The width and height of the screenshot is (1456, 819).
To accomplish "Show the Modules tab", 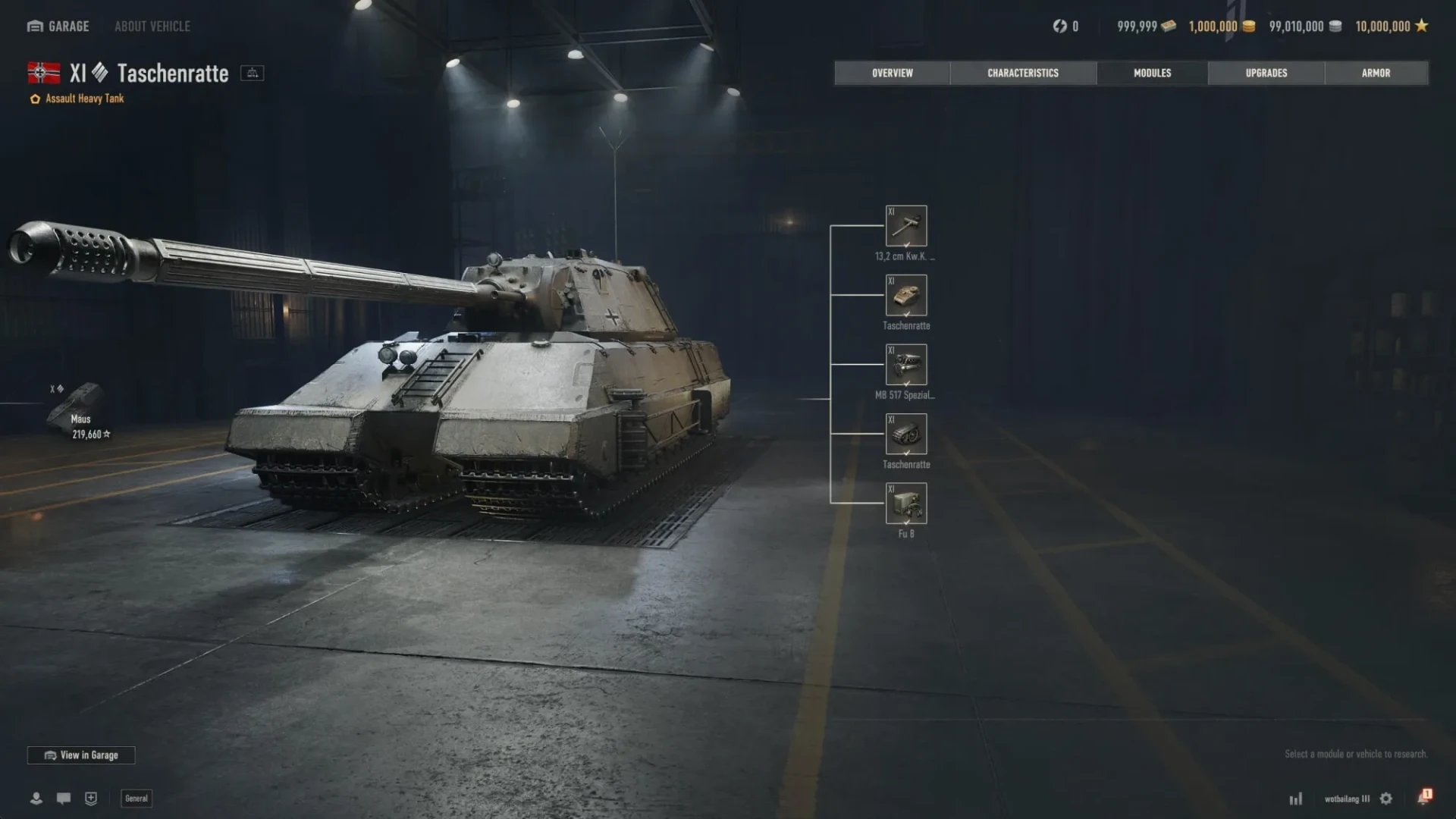I will 1152,73.
